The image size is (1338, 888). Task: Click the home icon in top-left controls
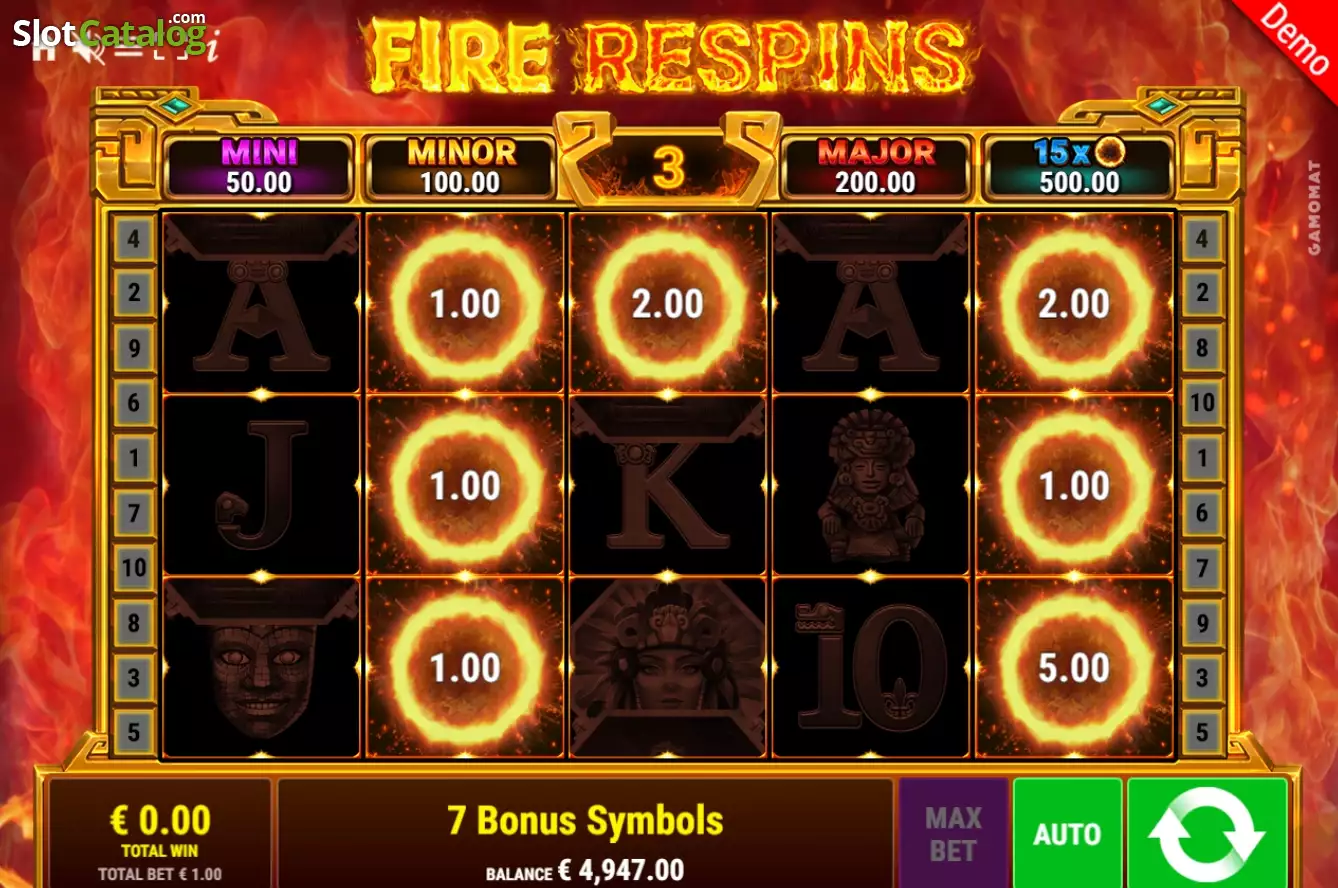click(42, 53)
